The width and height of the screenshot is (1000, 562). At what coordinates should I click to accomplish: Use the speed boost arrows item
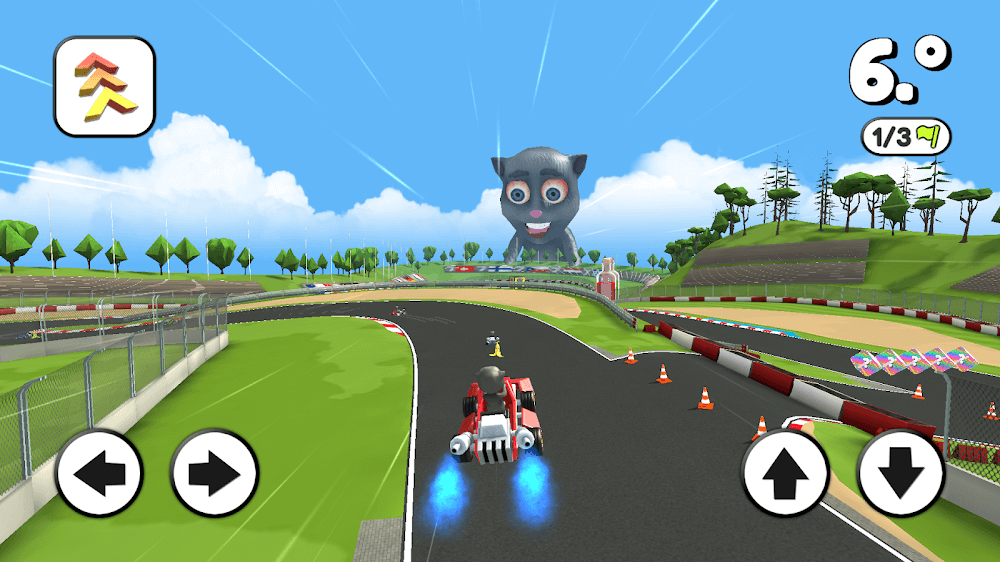pos(104,86)
